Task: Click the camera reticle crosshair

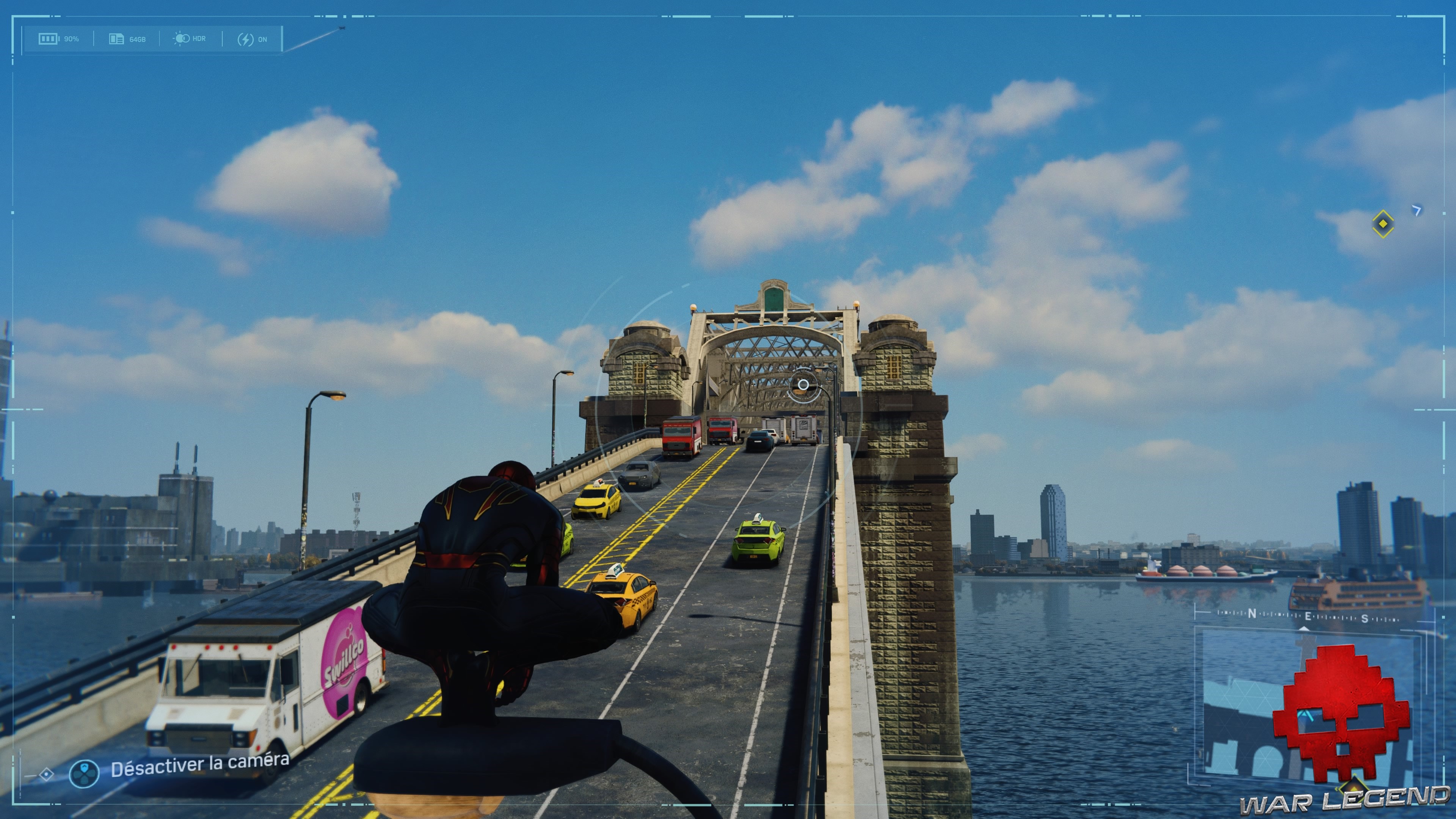Action: [804, 386]
